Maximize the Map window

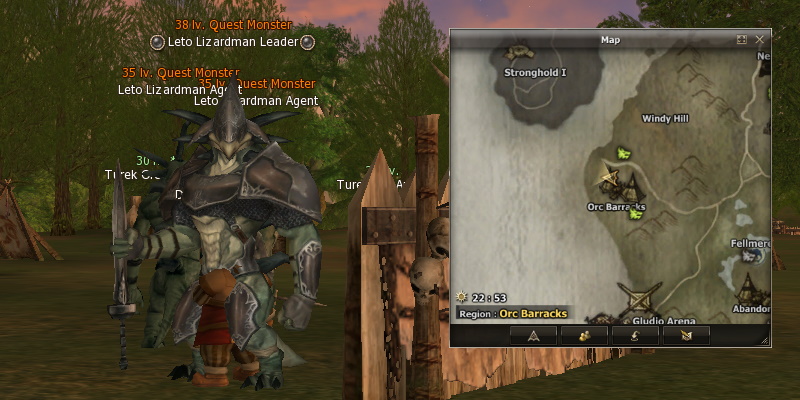pos(742,40)
